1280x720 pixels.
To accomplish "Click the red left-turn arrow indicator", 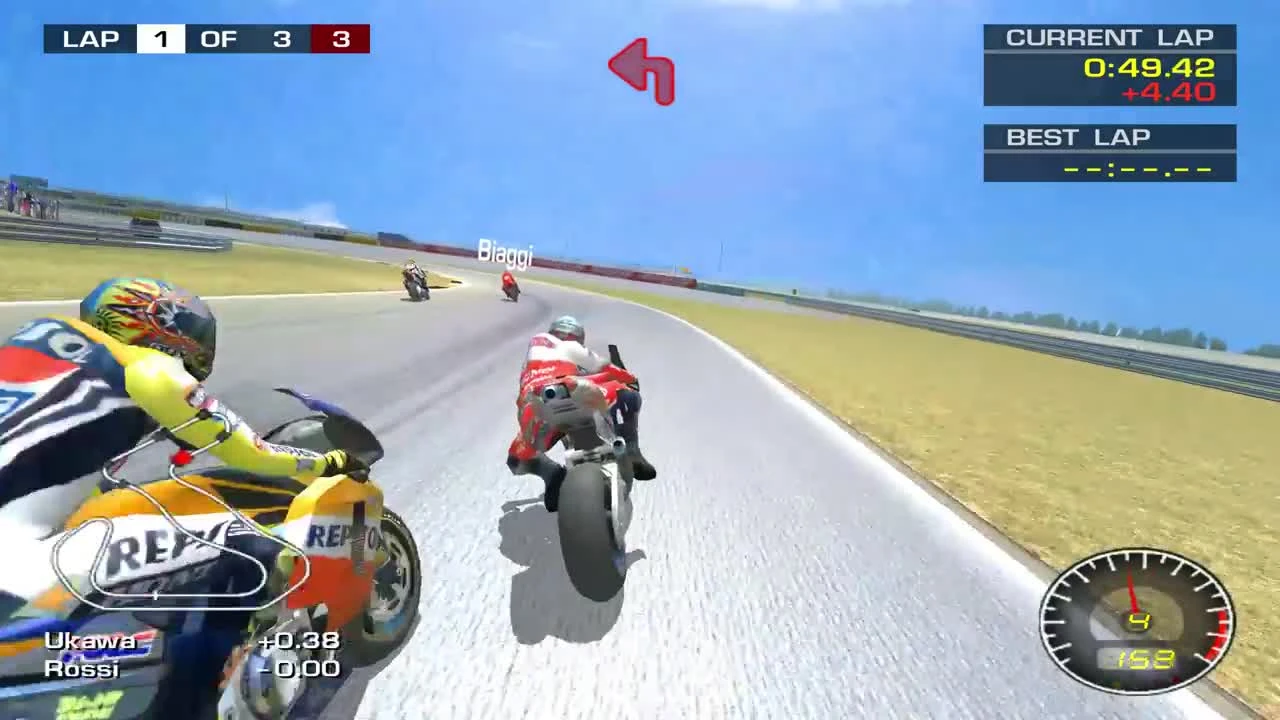I will tap(640, 72).
